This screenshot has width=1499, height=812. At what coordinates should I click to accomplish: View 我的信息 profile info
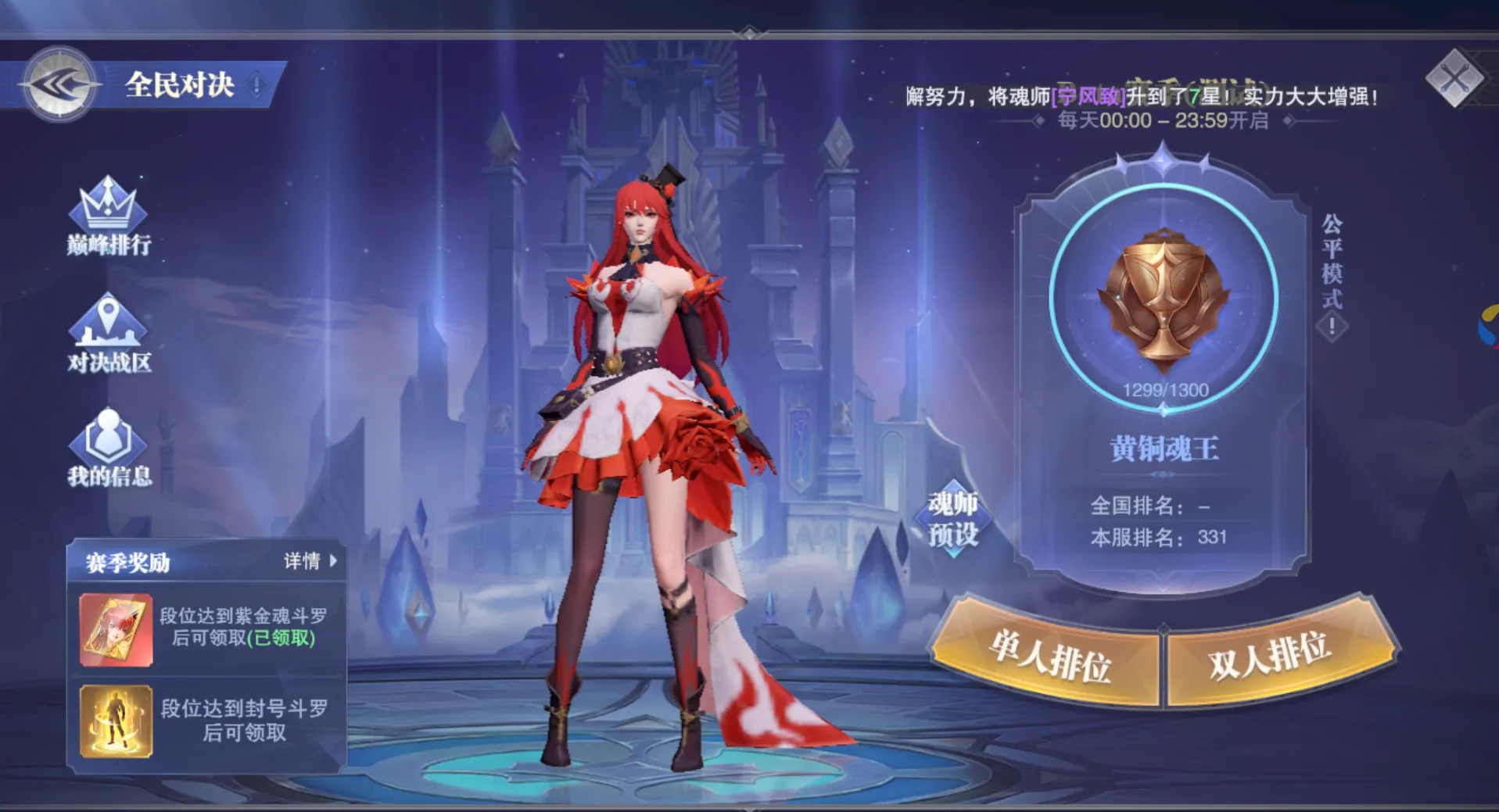(108, 448)
